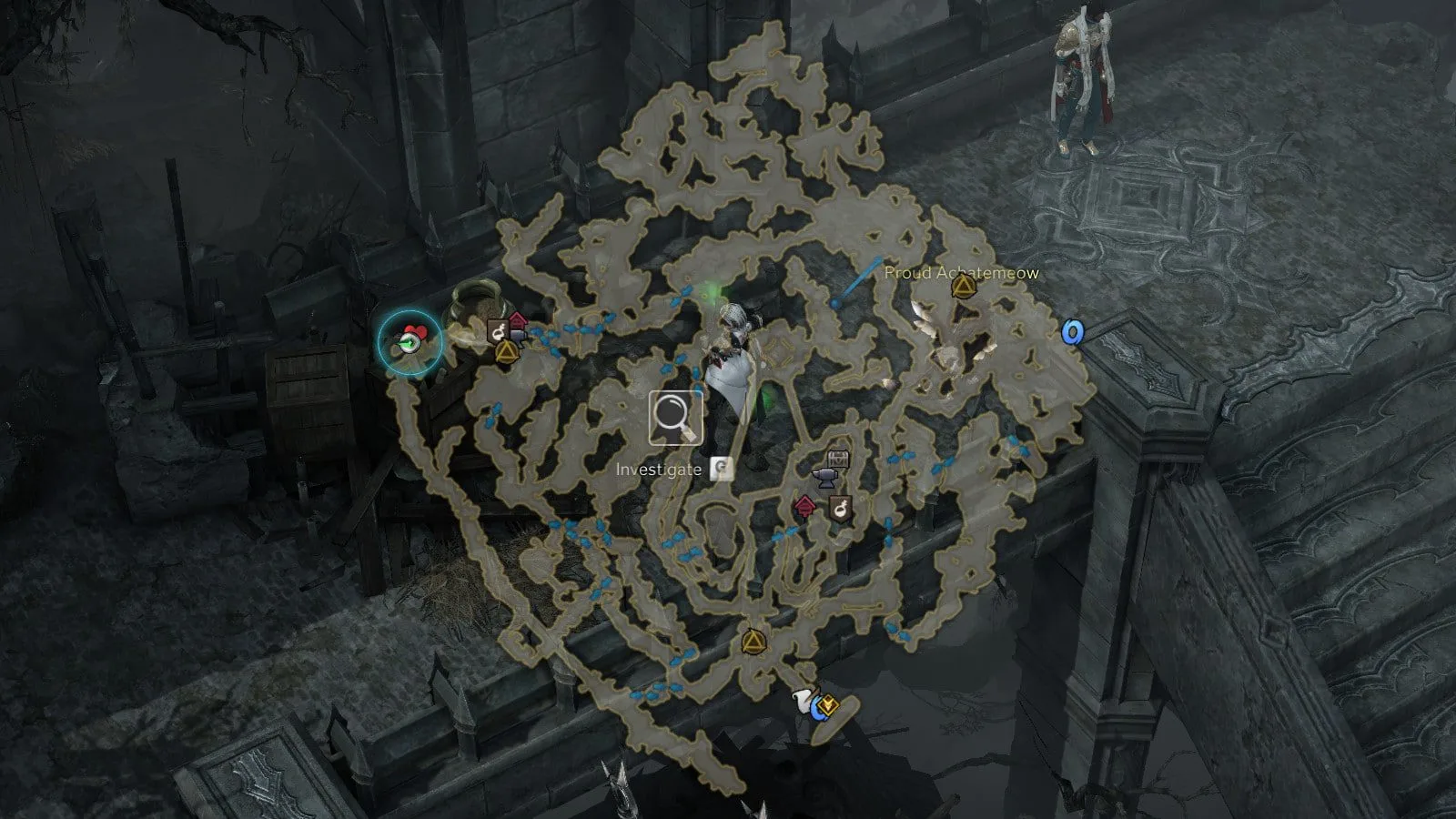Select the yellow quest marker at the map's southern exit

pyautogui.click(x=827, y=703)
